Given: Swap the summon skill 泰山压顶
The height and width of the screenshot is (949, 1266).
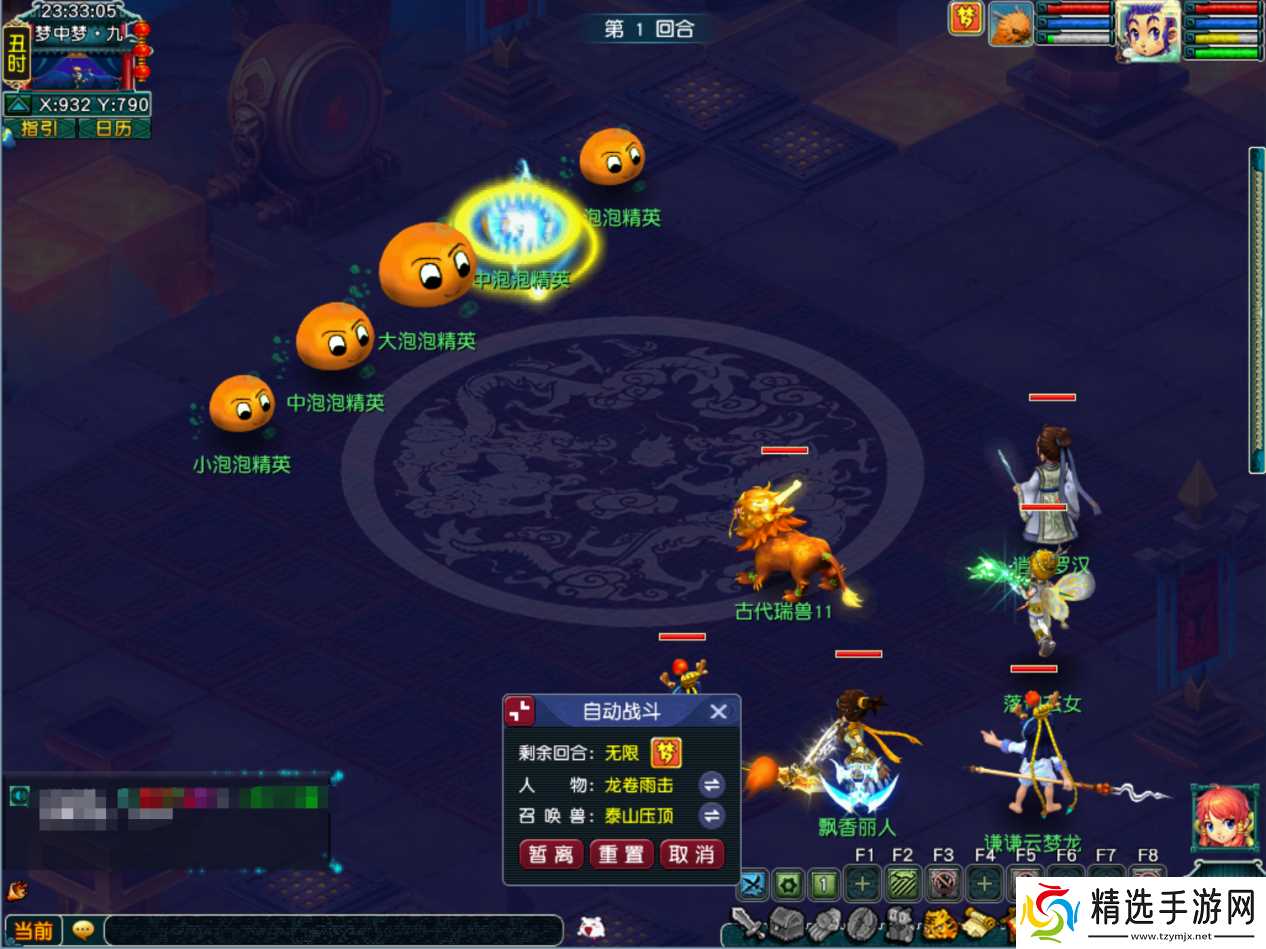Looking at the screenshot, I should pos(712,816).
